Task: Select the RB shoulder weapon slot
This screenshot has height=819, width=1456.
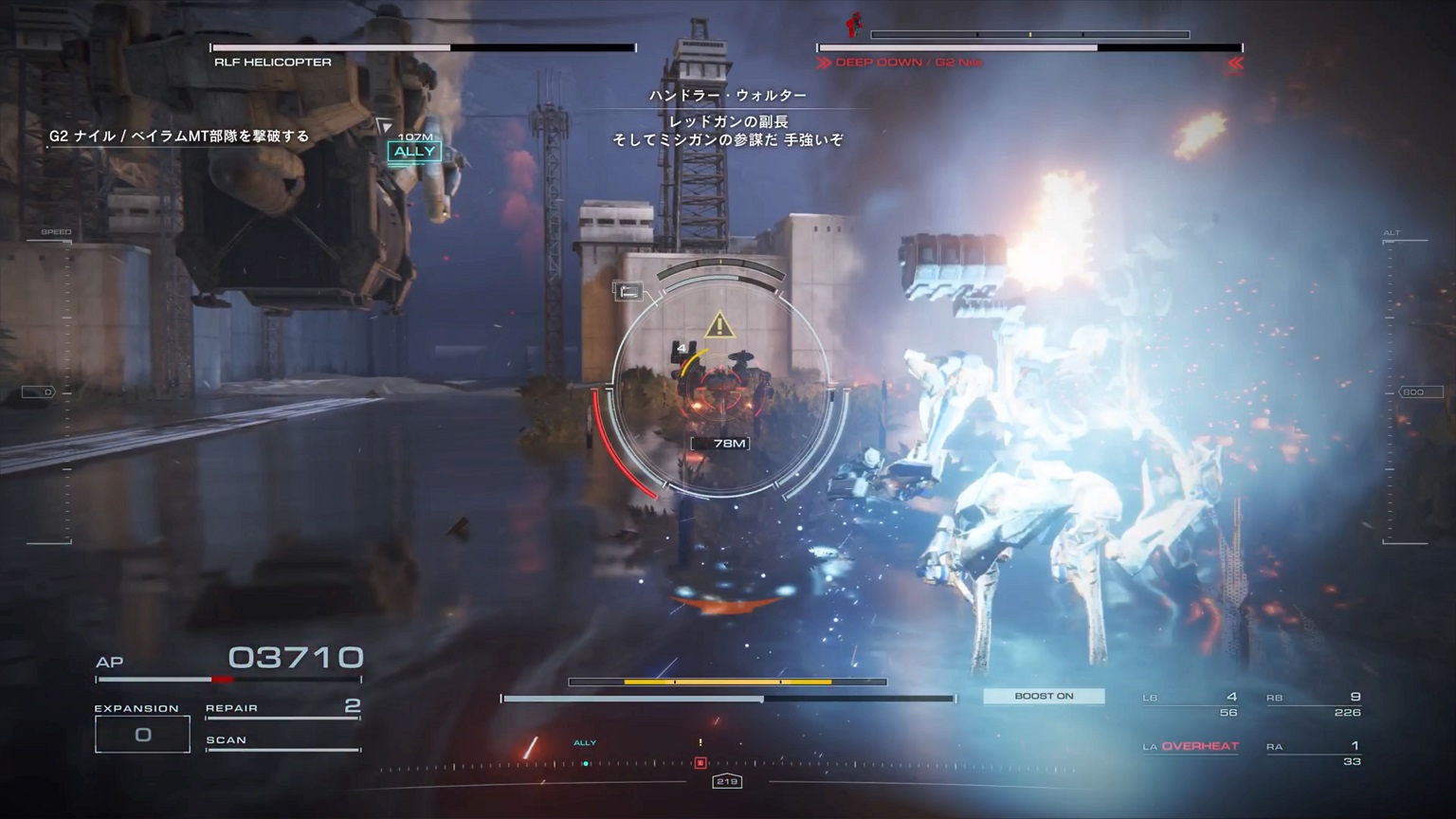Action: tap(1314, 703)
